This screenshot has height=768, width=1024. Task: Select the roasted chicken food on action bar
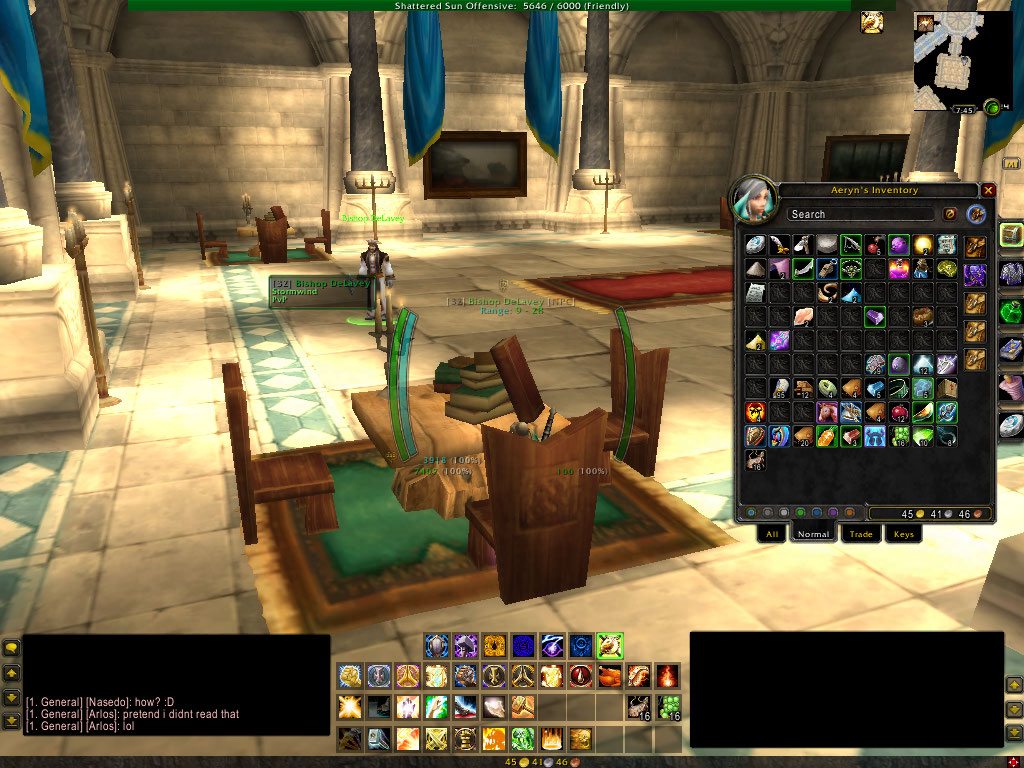610,677
